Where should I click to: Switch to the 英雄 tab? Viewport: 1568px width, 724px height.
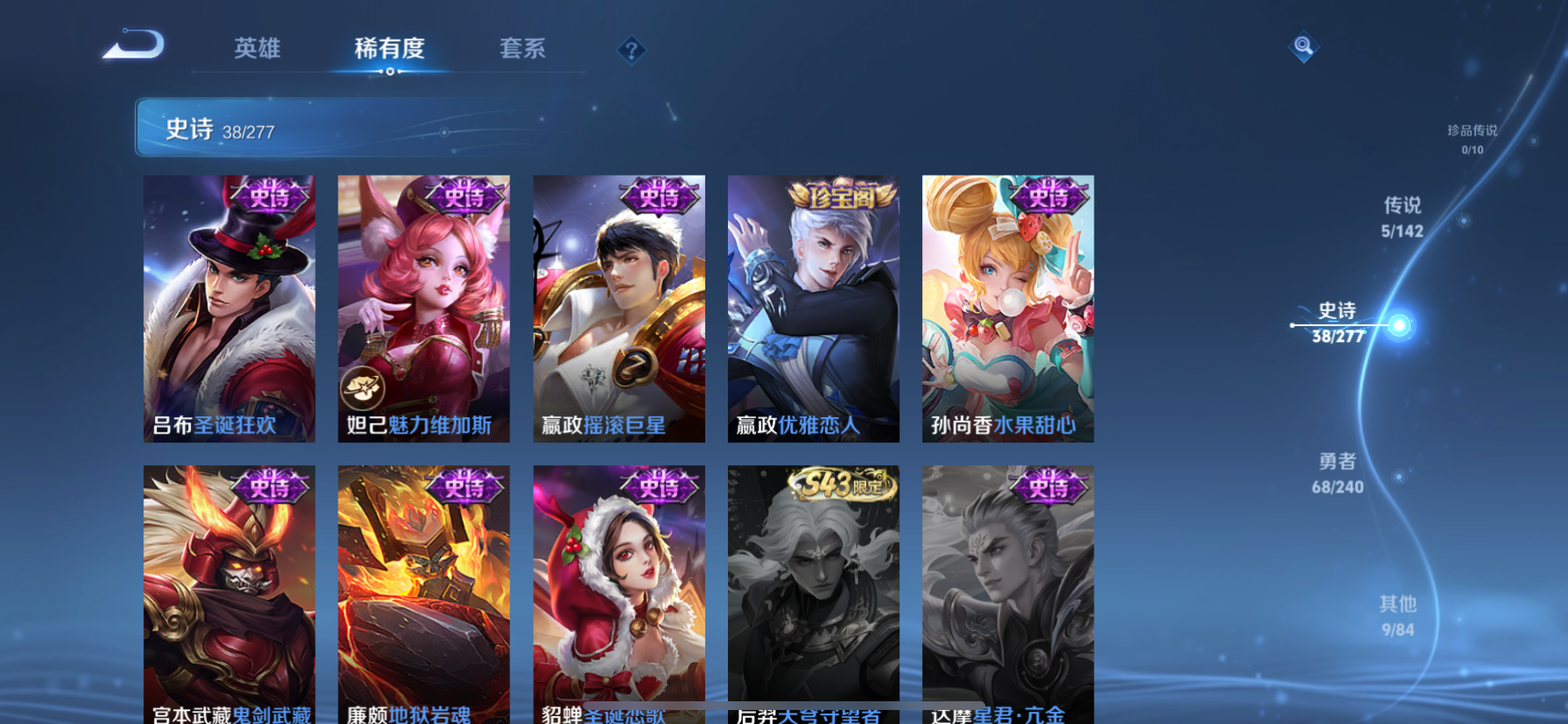255,50
